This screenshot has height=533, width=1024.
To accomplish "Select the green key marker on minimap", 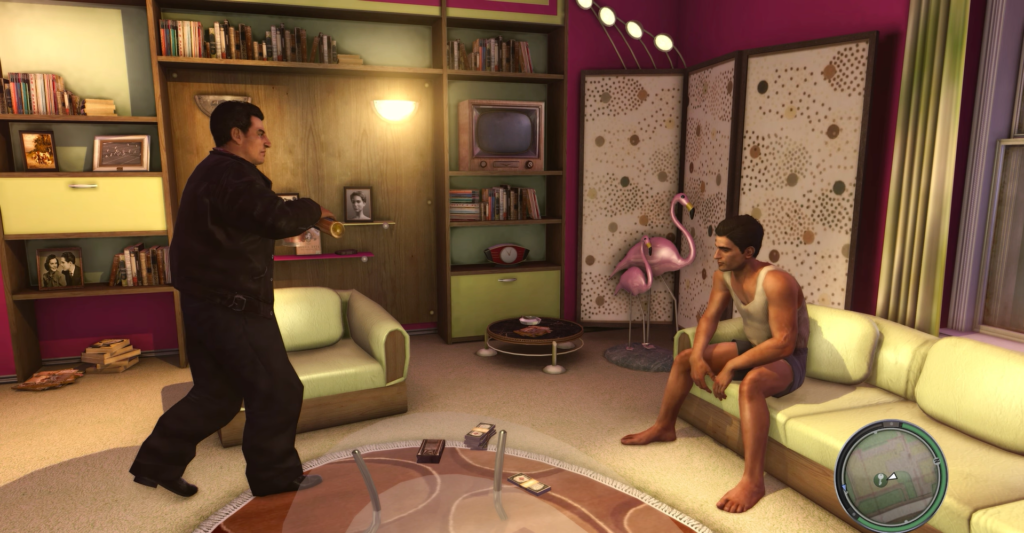I will [x=881, y=479].
